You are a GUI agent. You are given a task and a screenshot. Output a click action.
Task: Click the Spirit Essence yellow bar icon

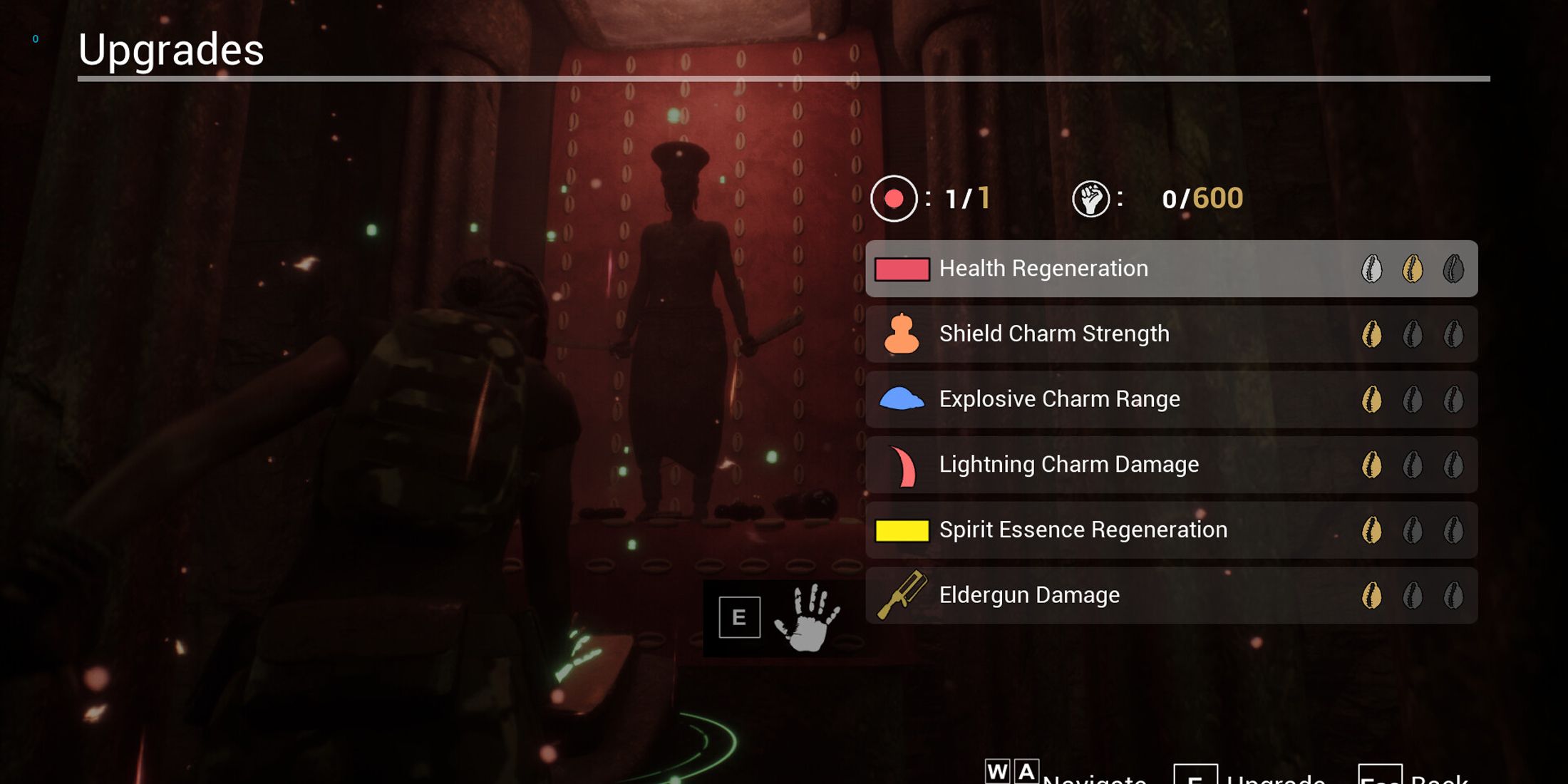[x=901, y=530]
